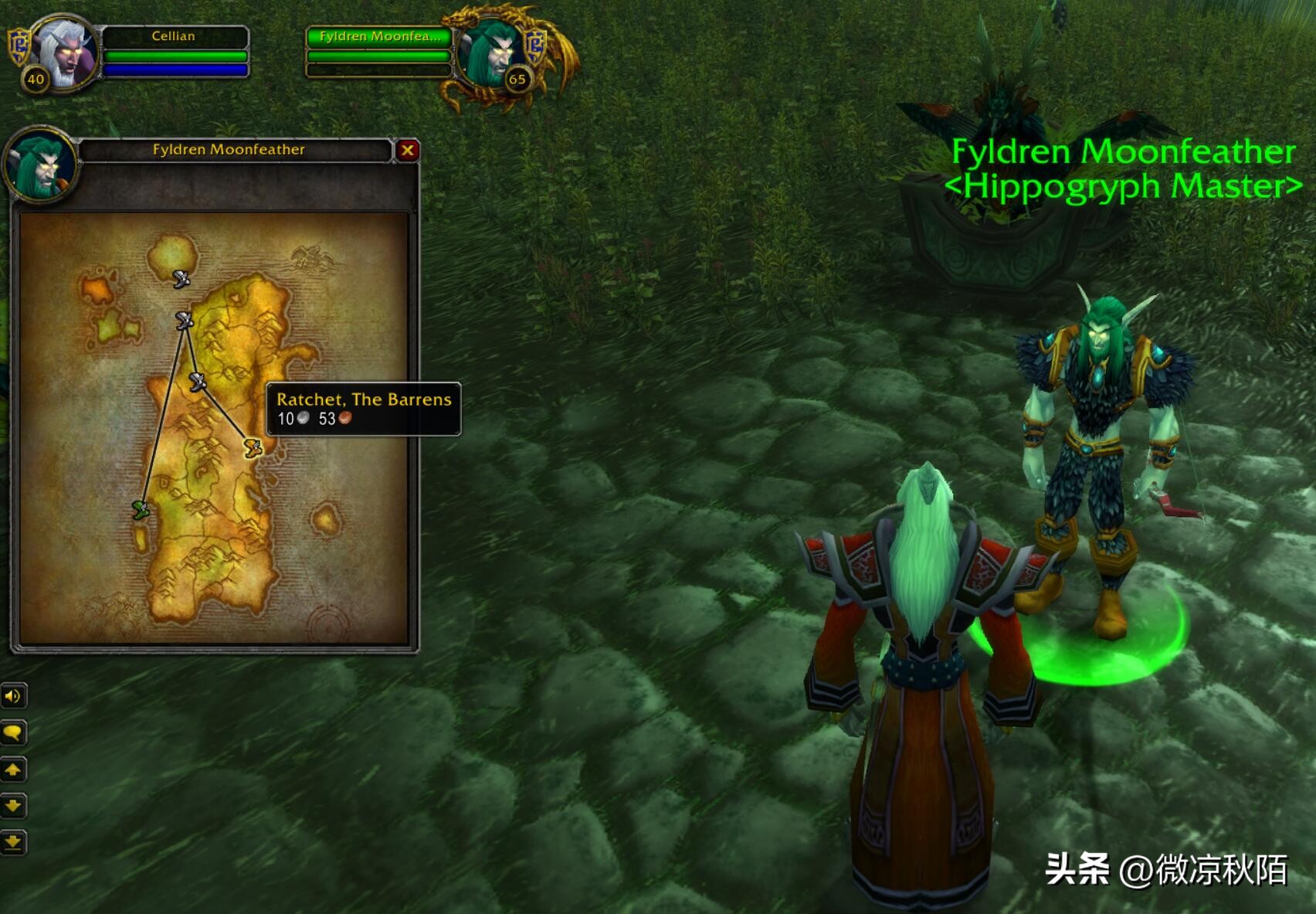Image resolution: width=1316 pixels, height=914 pixels.
Task: Jump to bottom of chat log
Action: coord(13,842)
